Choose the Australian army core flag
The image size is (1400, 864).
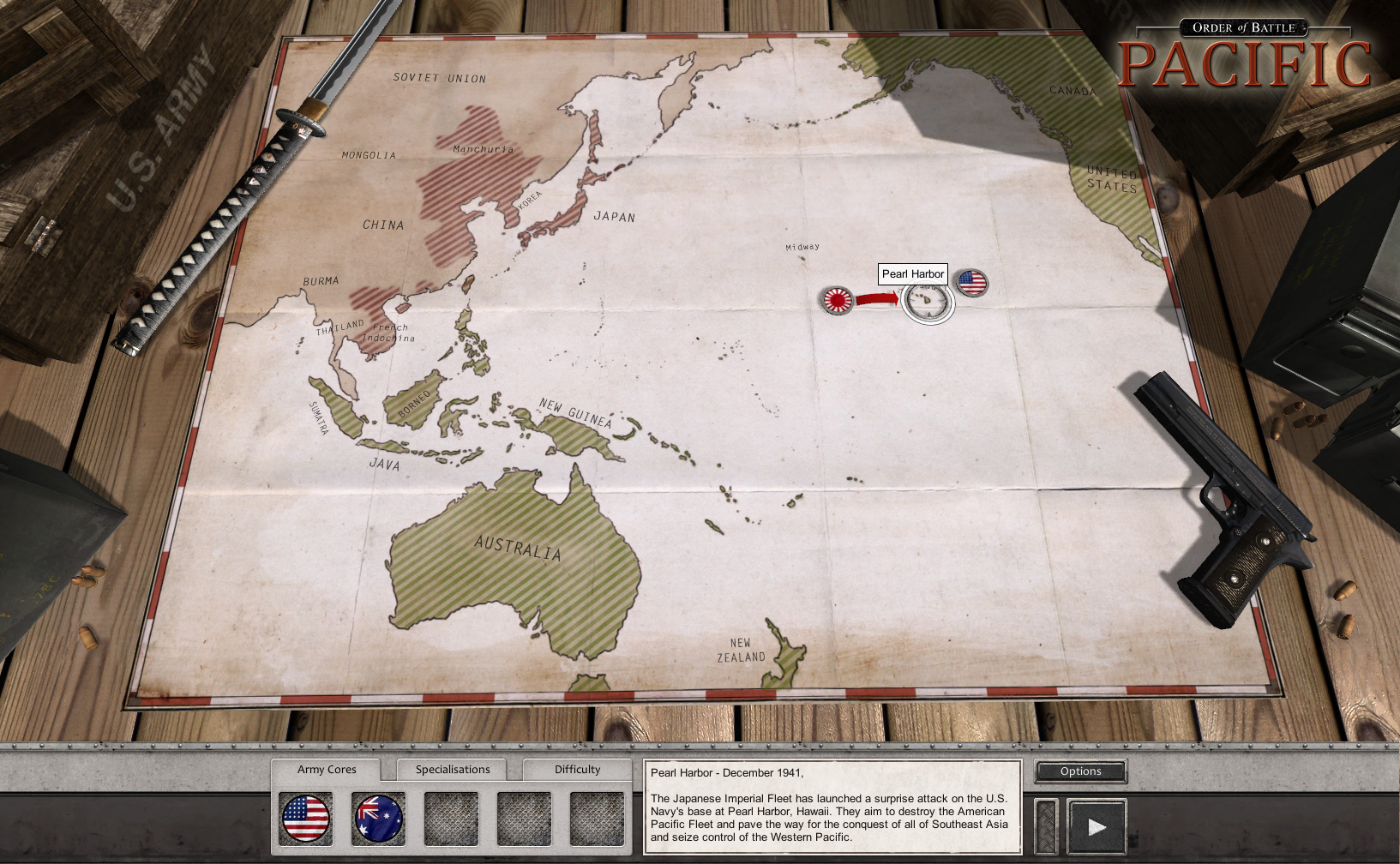click(378, 818)
